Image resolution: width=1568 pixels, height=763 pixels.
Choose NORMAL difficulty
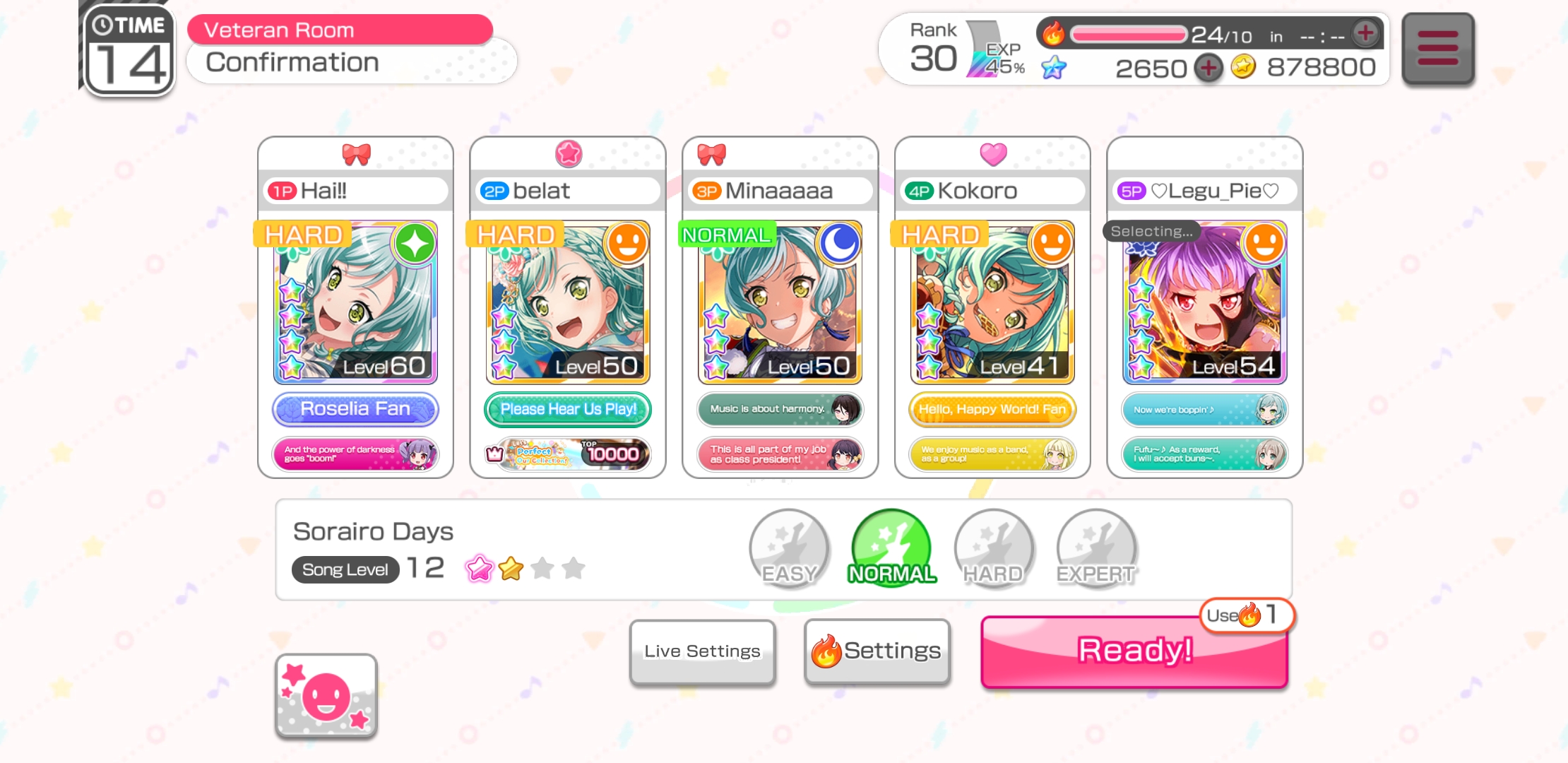pyautogui.click(x=891, y=548)
